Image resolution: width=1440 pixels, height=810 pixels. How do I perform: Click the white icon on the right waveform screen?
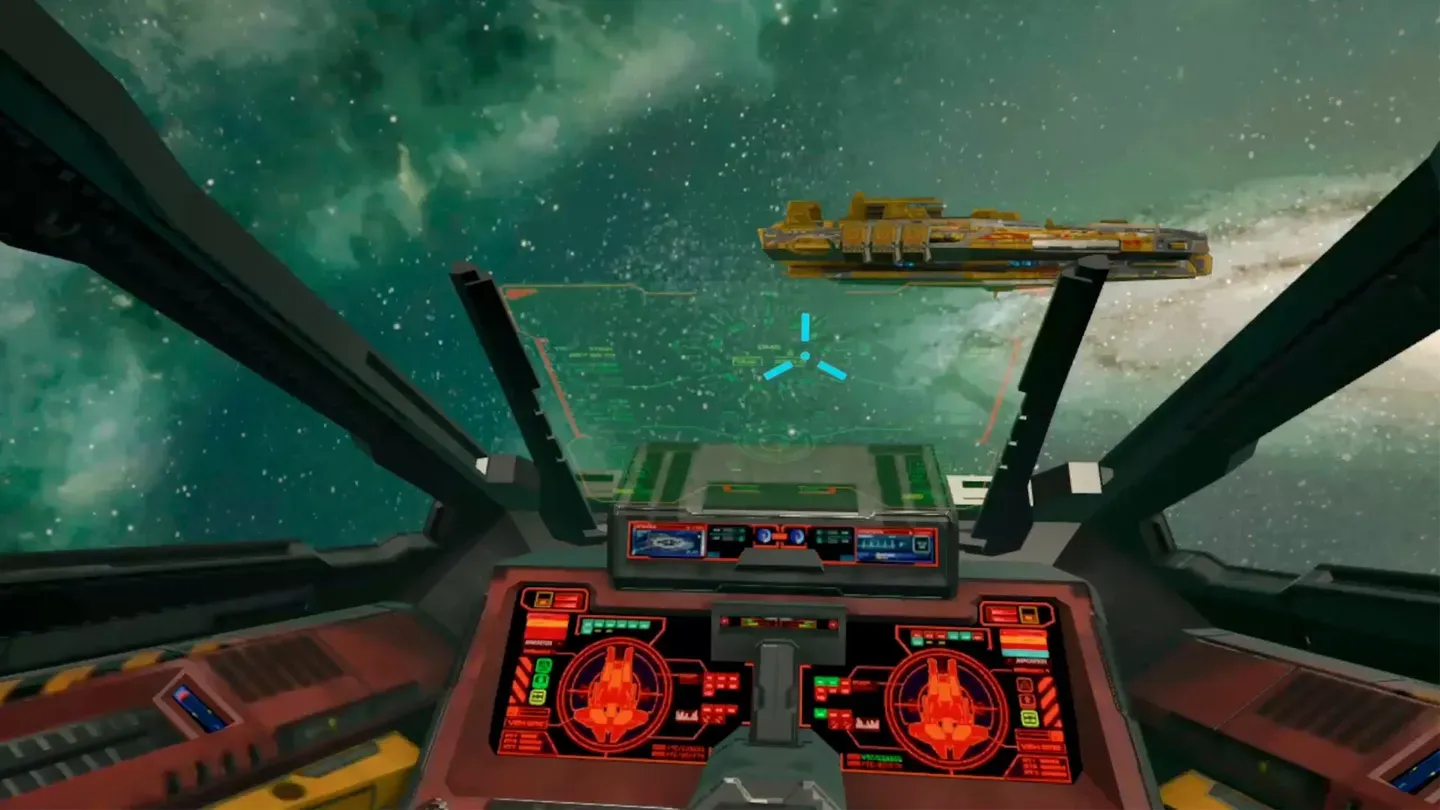(x=921, y=543)
